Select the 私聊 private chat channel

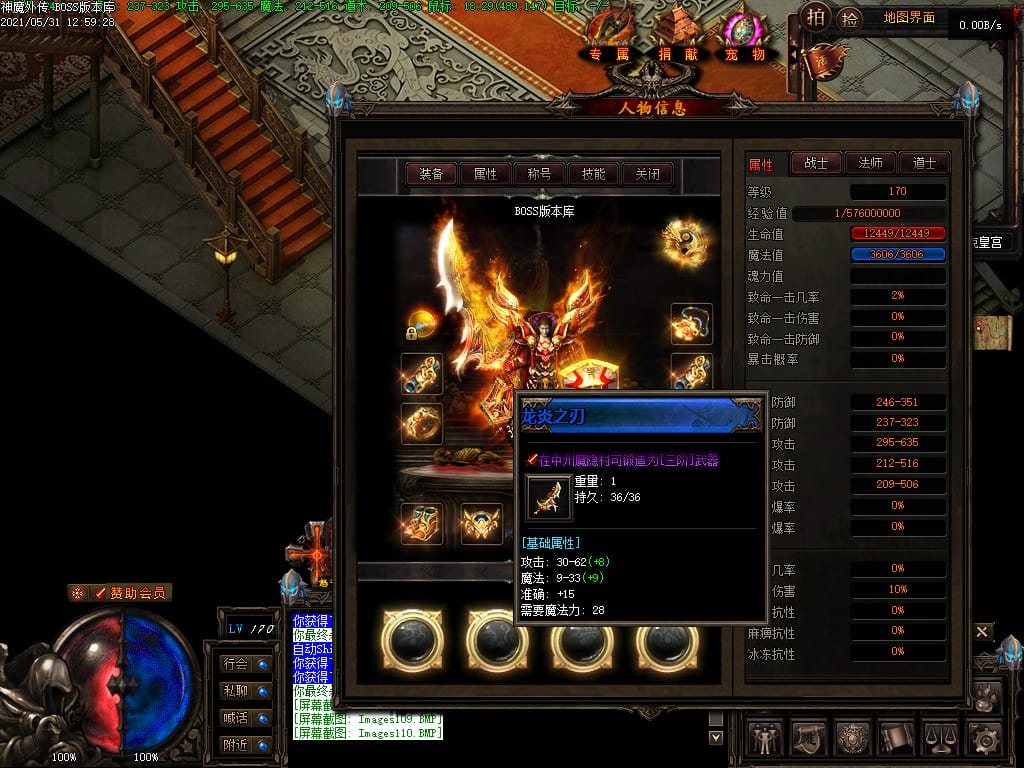click(244, 690)
